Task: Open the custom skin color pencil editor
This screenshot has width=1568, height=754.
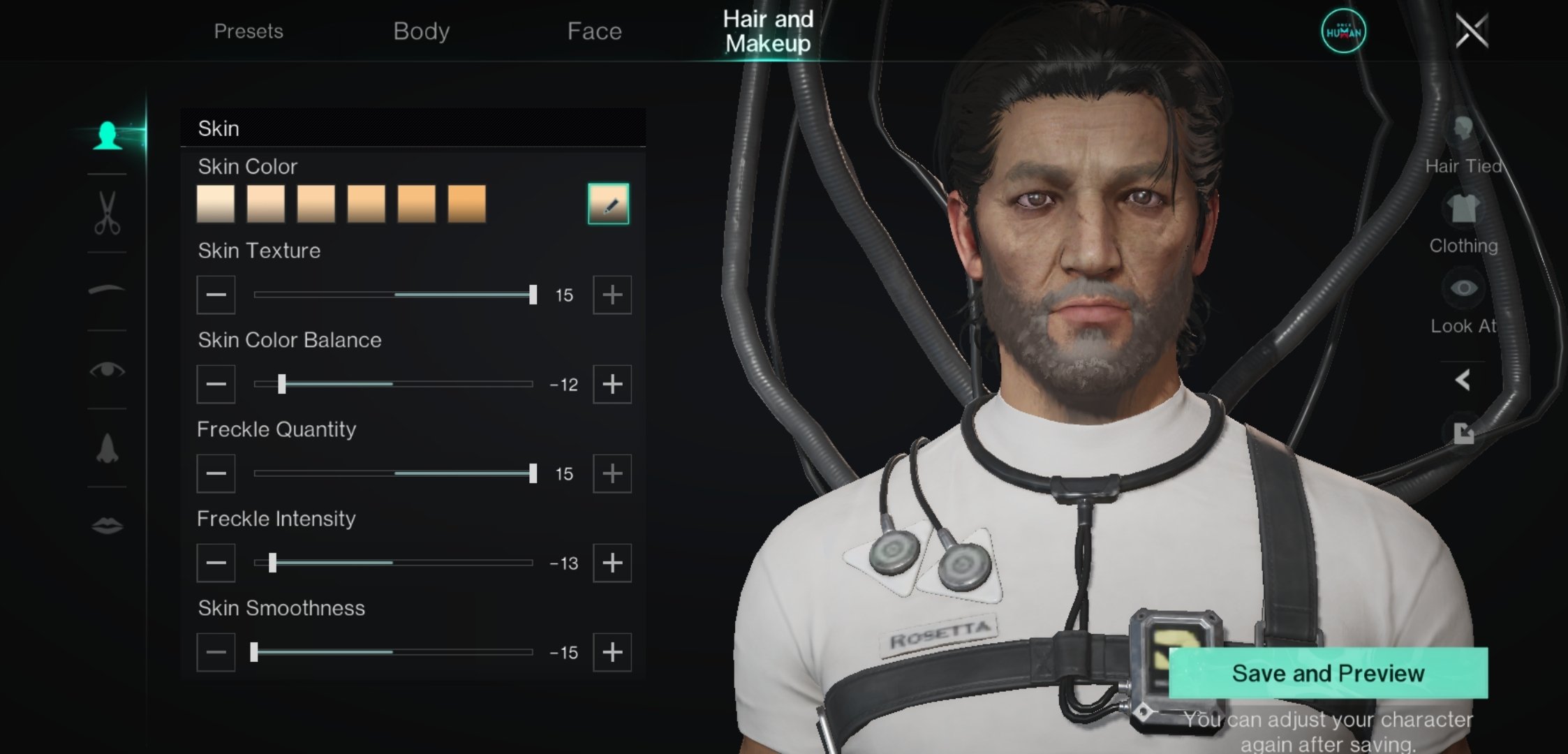Action: 608,204
